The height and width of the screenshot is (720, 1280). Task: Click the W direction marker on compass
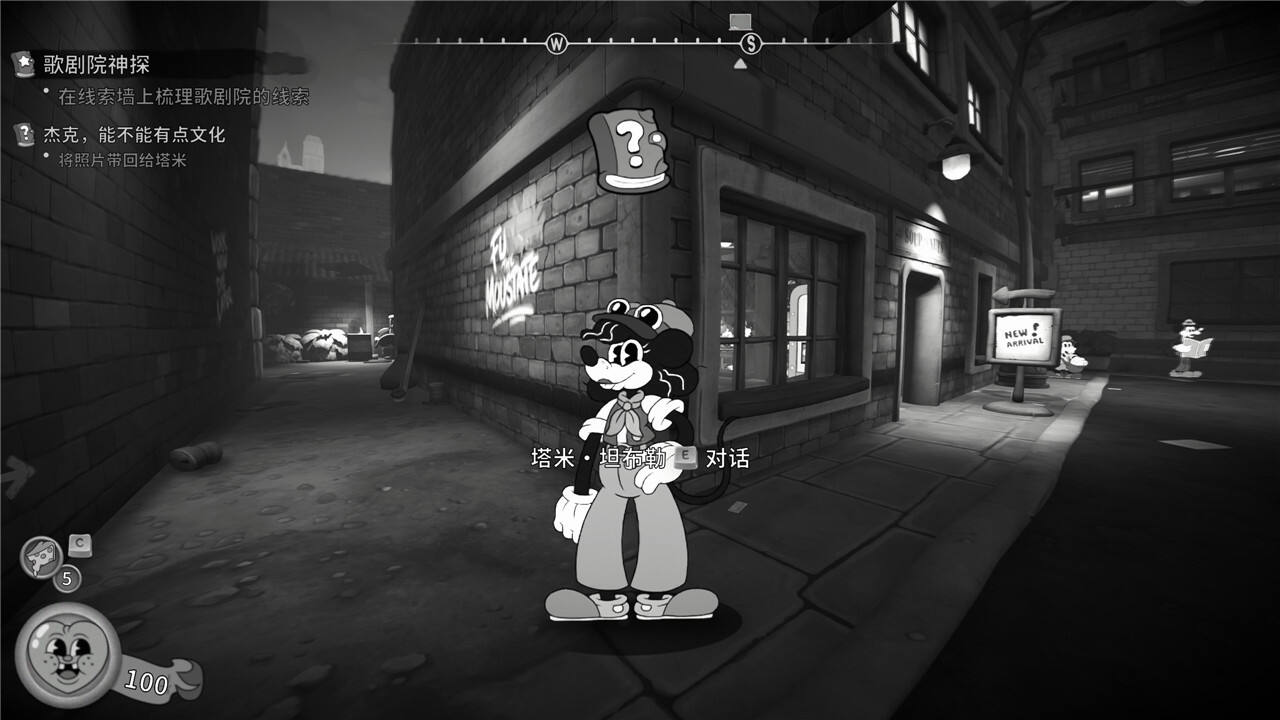pos(557,43)
